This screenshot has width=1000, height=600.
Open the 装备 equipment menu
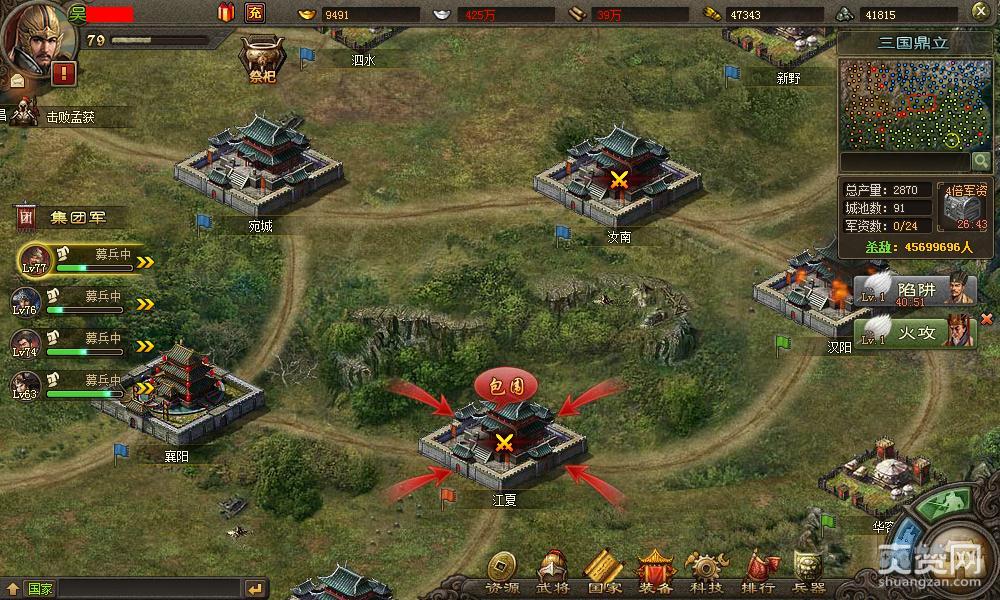(656, 573)
